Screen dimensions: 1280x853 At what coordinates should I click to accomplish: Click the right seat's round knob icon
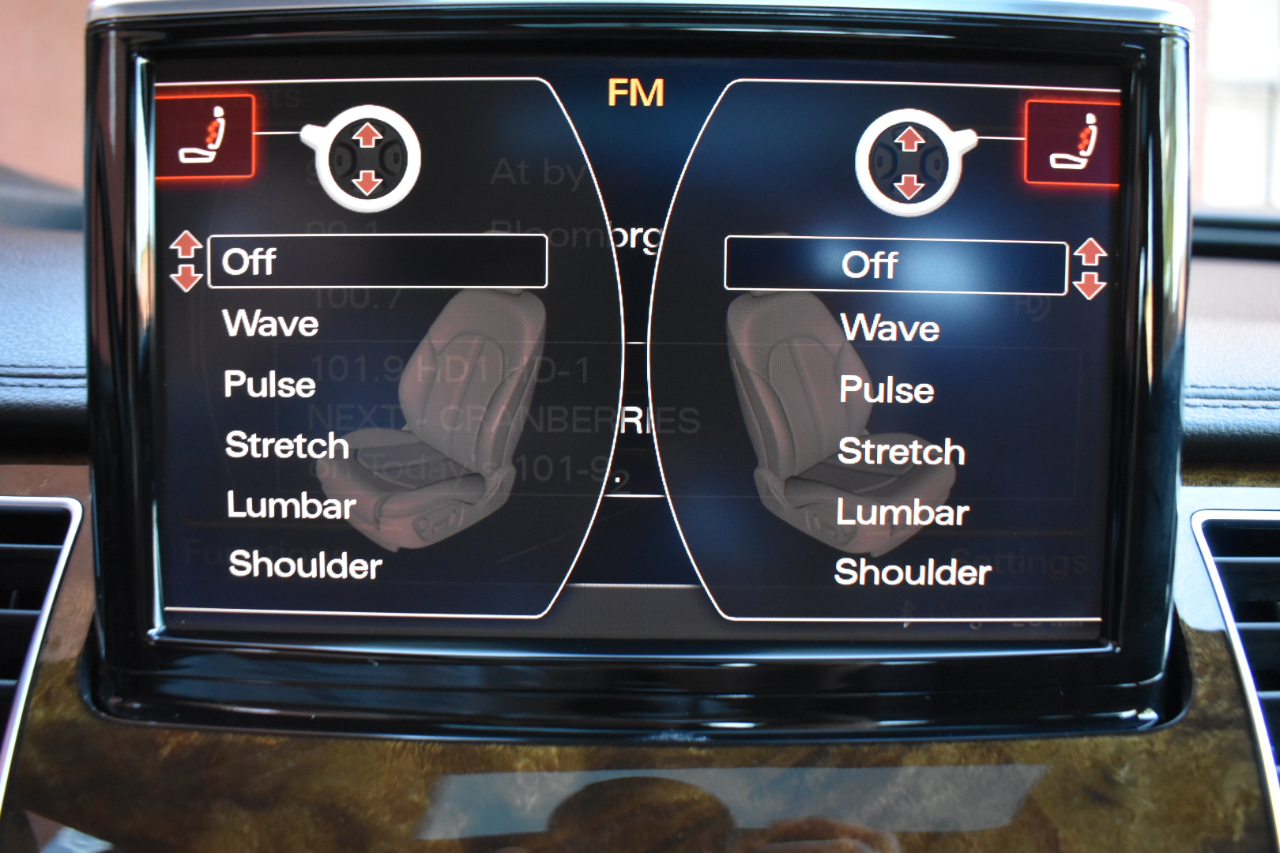(909, 162)
